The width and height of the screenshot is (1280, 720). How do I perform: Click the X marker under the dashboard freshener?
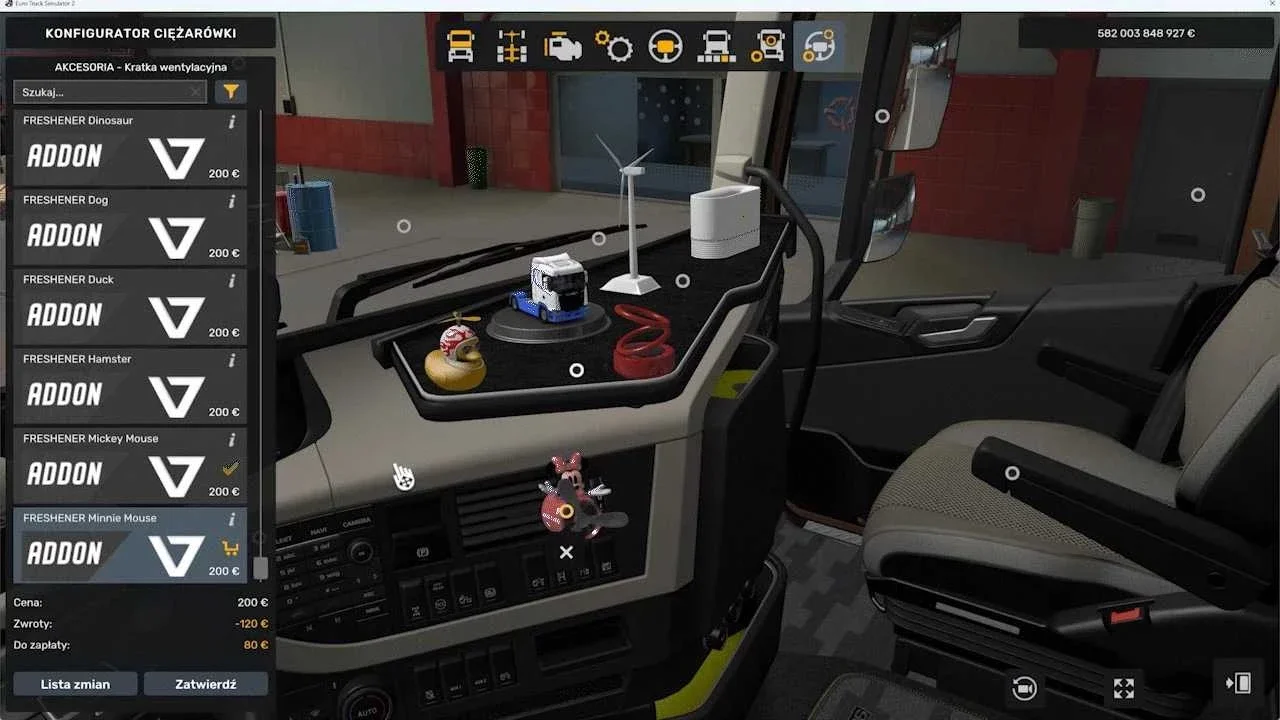566,551
